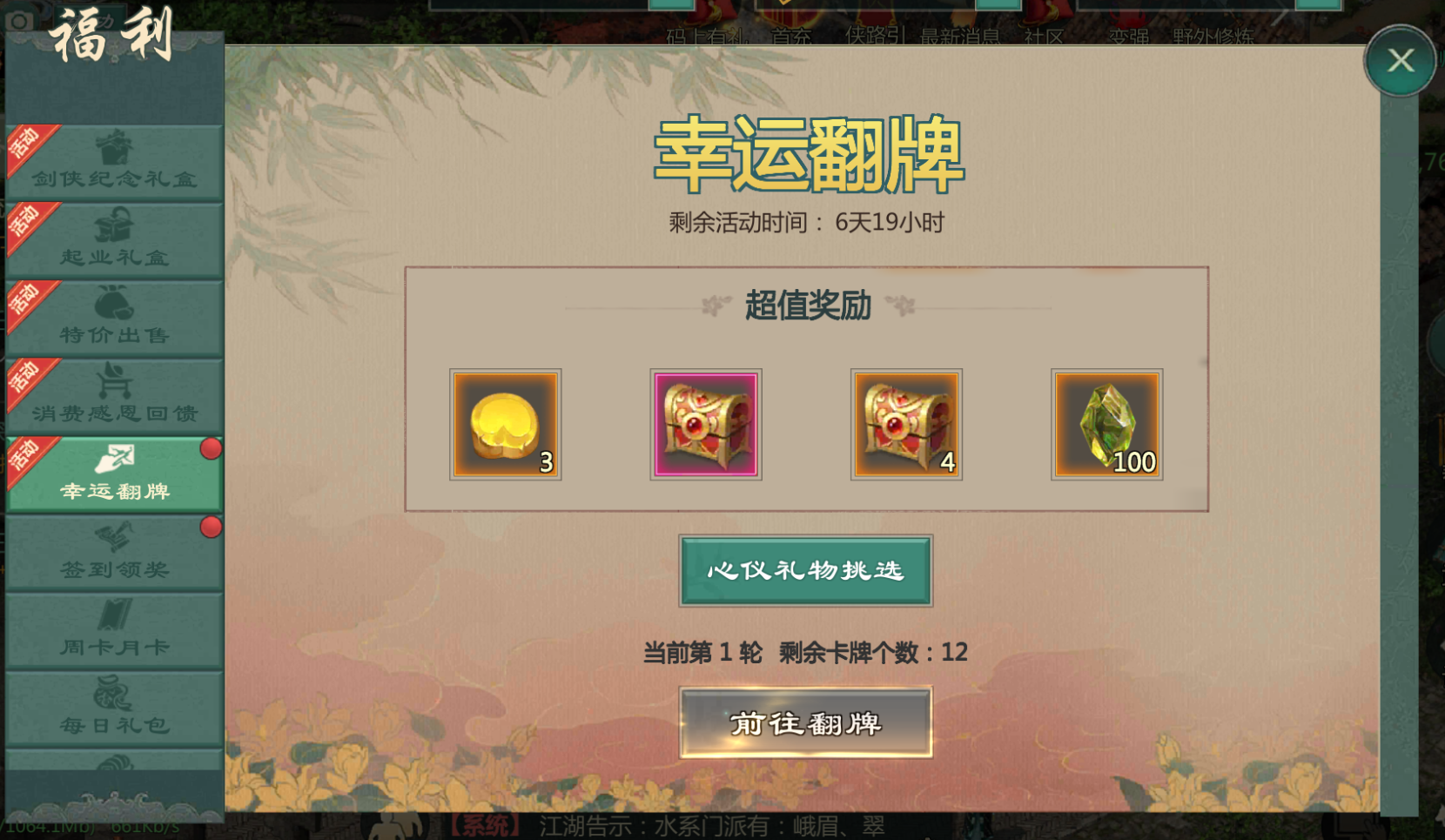
Task: Select the 幸运翻牌 card flip icon
Action: [x=113, y=470]
